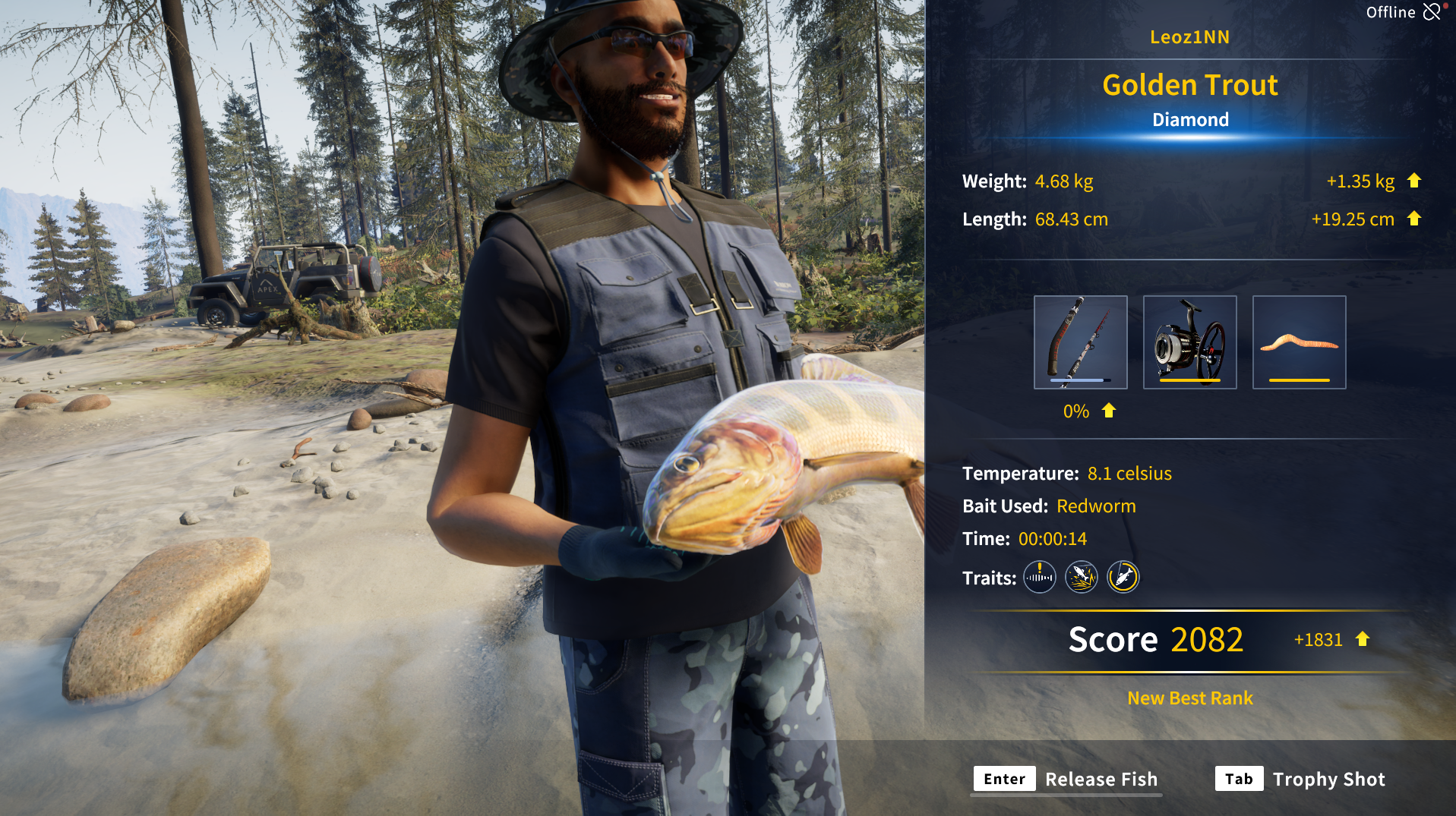Inspect the middle fish trait icon
The image size is (1456, 816).
click(x=1082, y=578)
